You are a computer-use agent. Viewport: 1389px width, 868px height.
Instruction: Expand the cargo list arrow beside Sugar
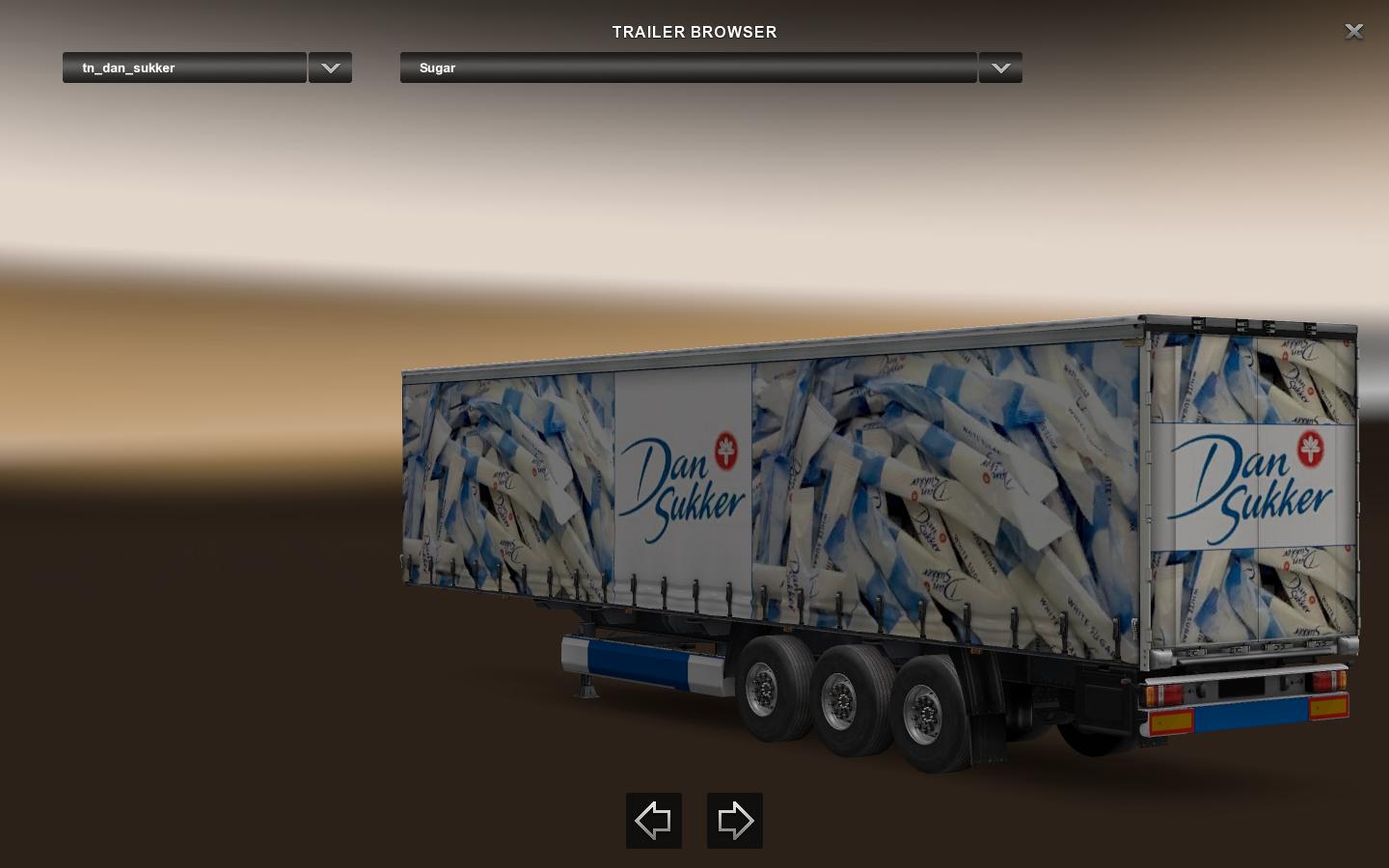tap(1000, 68)
